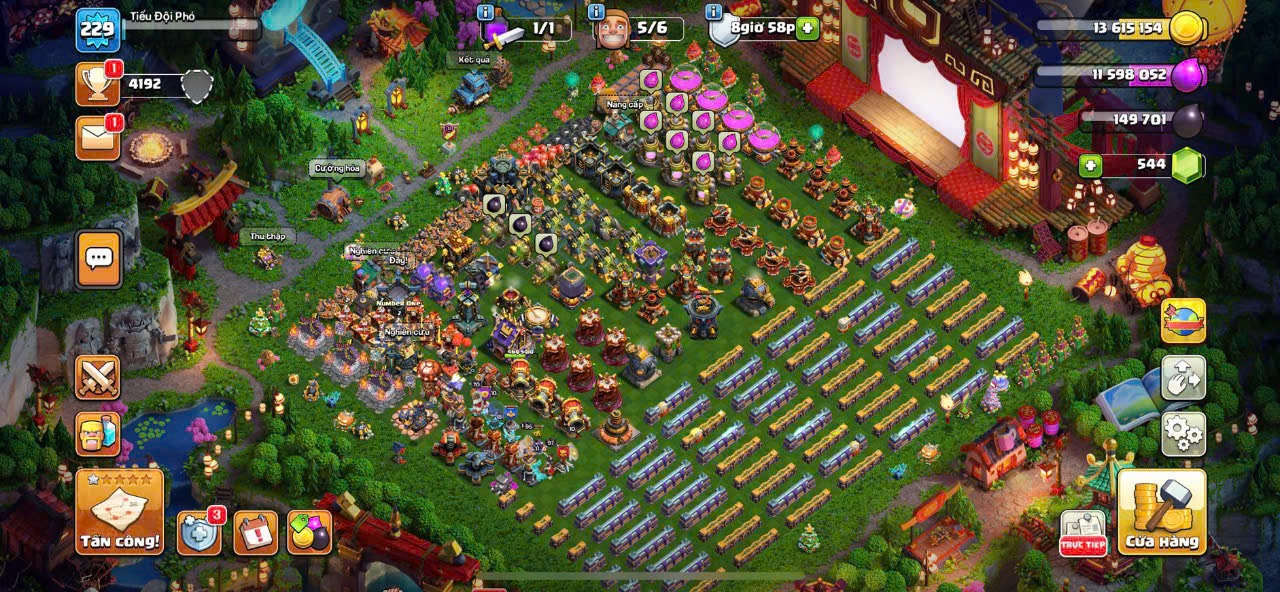Open the crossed swords clan war button
Screen dimensions: 1280x592
[x=98, y=377]
